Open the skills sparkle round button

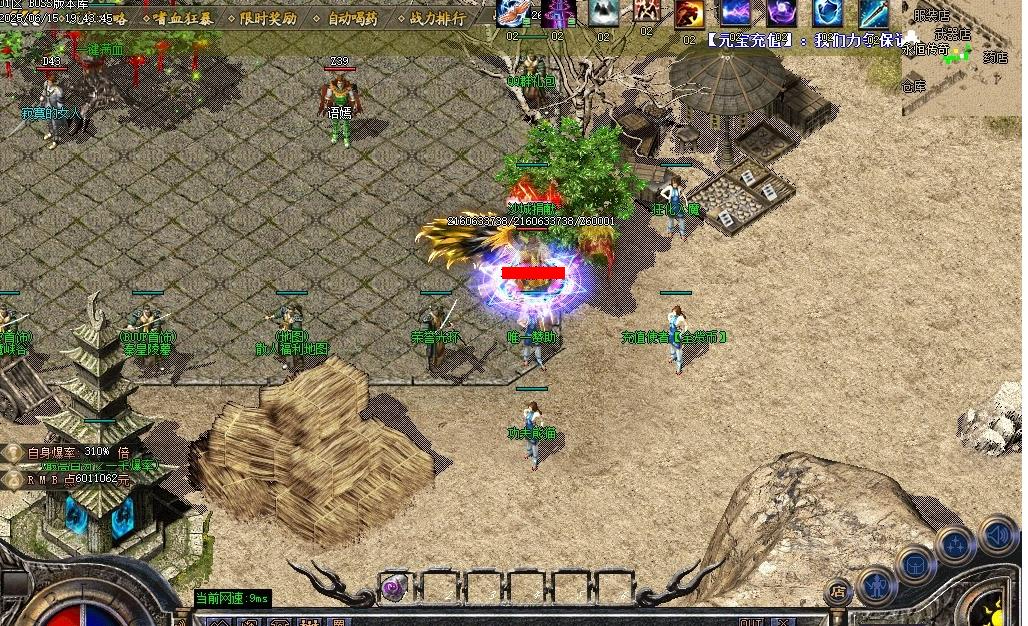956,545
